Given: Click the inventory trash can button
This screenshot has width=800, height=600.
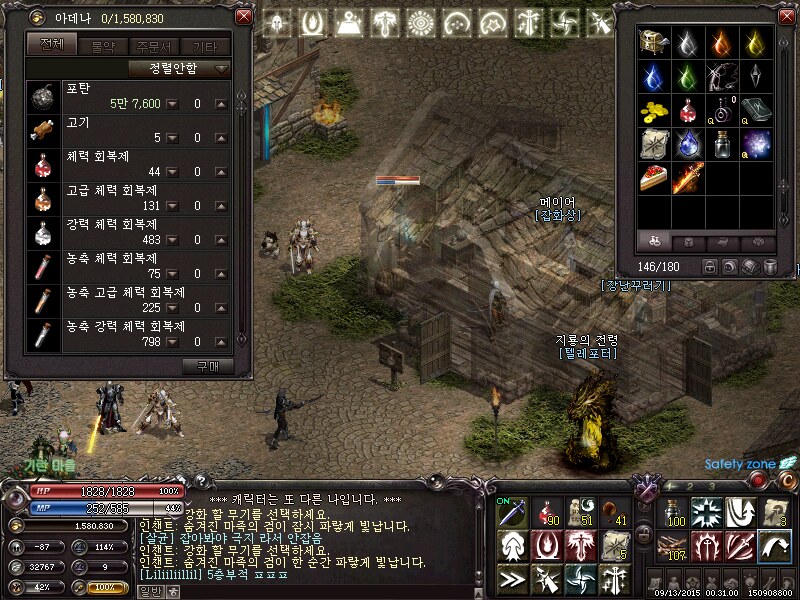Looking at the screenshot, I should (x=770, y=267).
